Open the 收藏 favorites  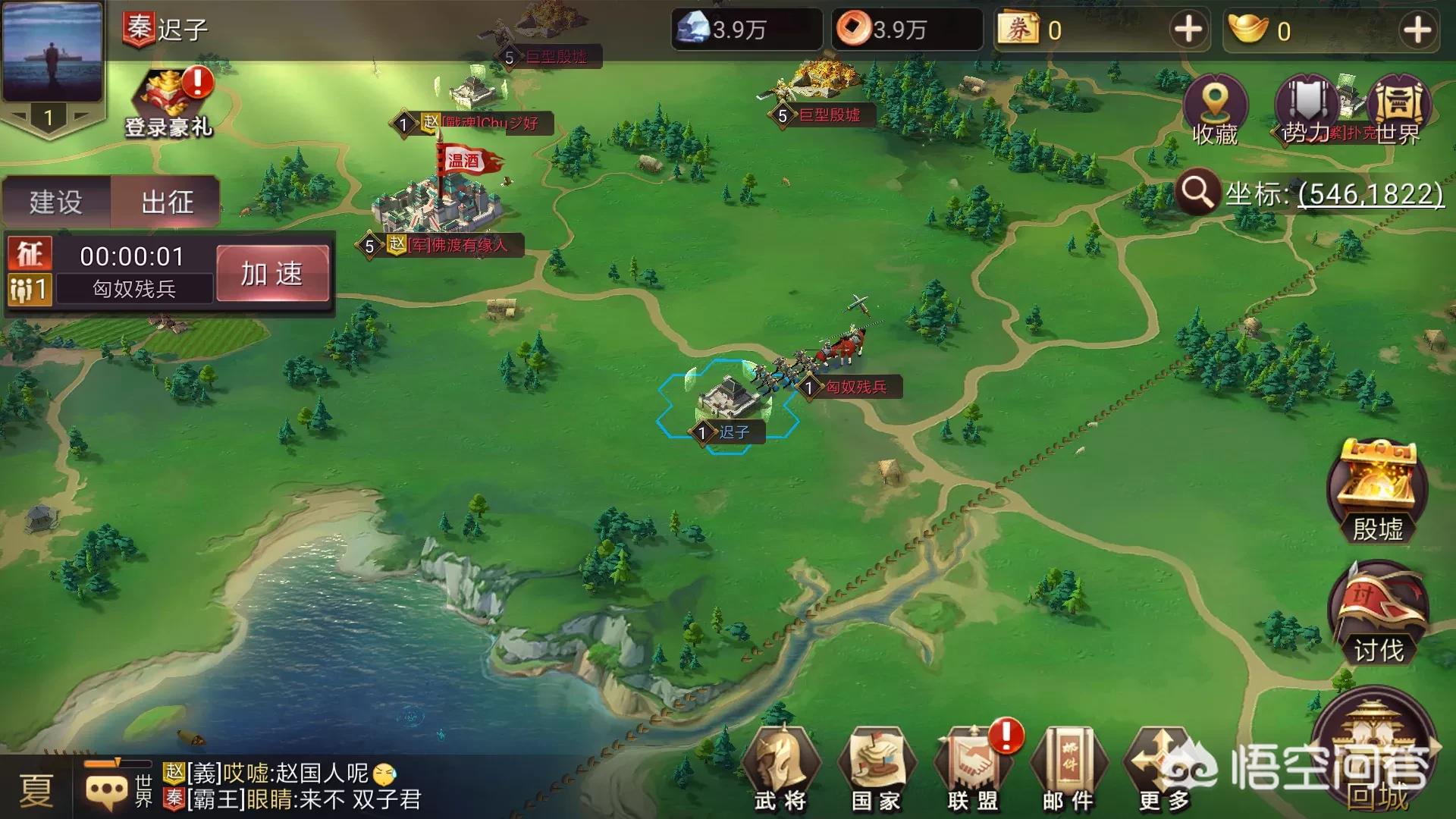(x=1215, y=110)
